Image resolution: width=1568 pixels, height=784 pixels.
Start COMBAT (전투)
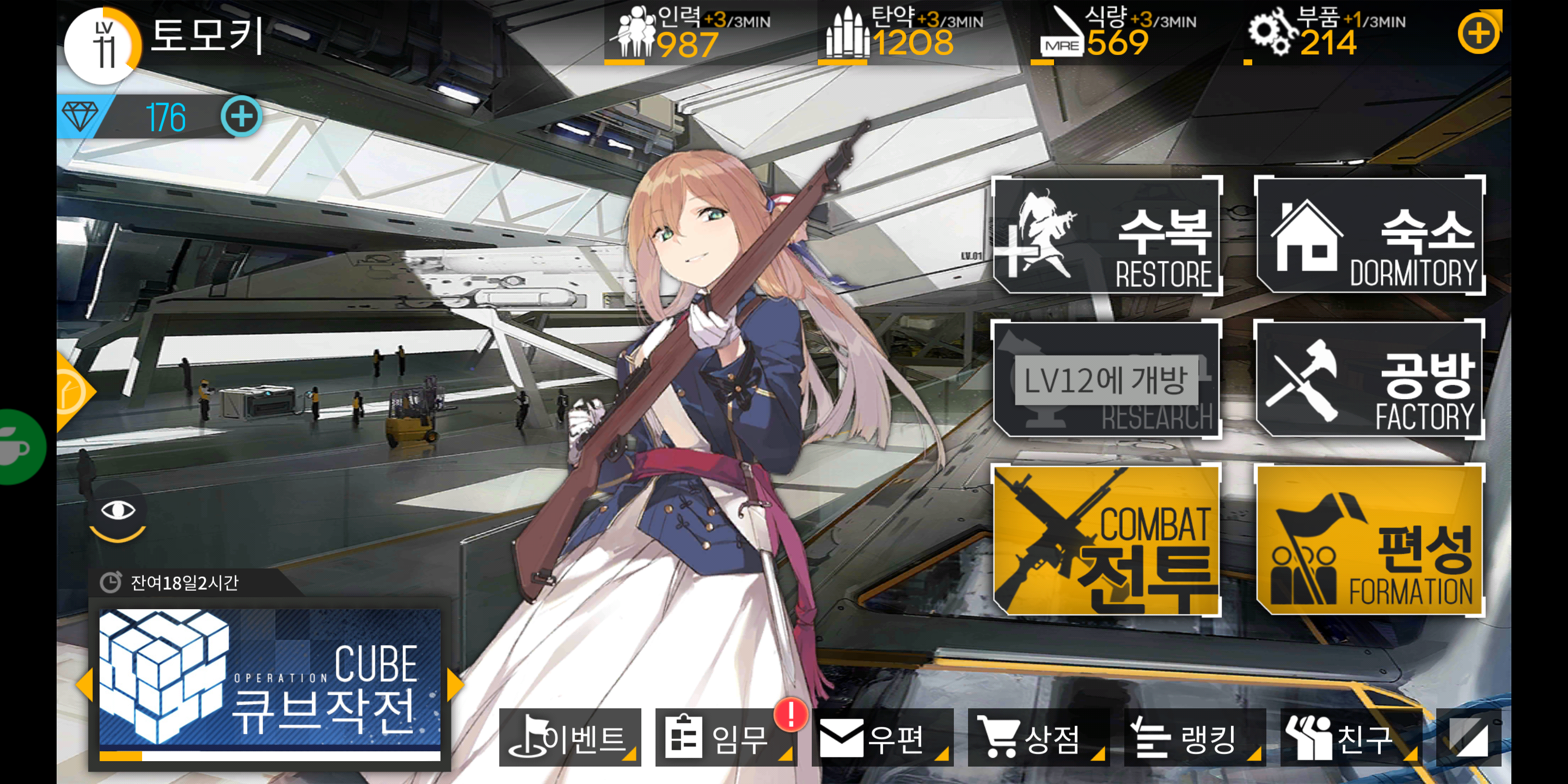(1107, 541)
